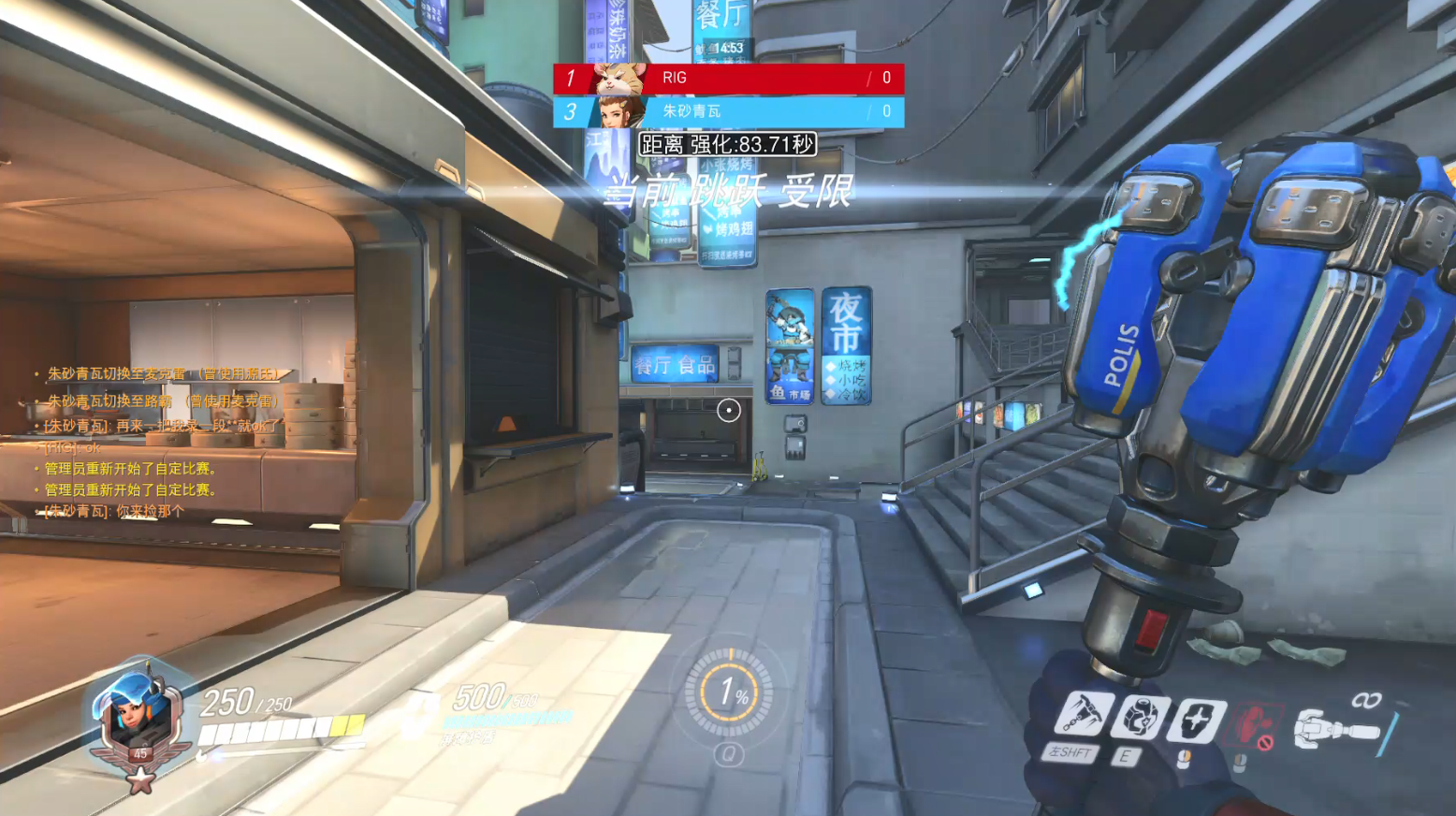Viewport: 1456px width, 816px height.
Task: Click the disabled red Shield Bash icon
Action: click(1254, 726)
